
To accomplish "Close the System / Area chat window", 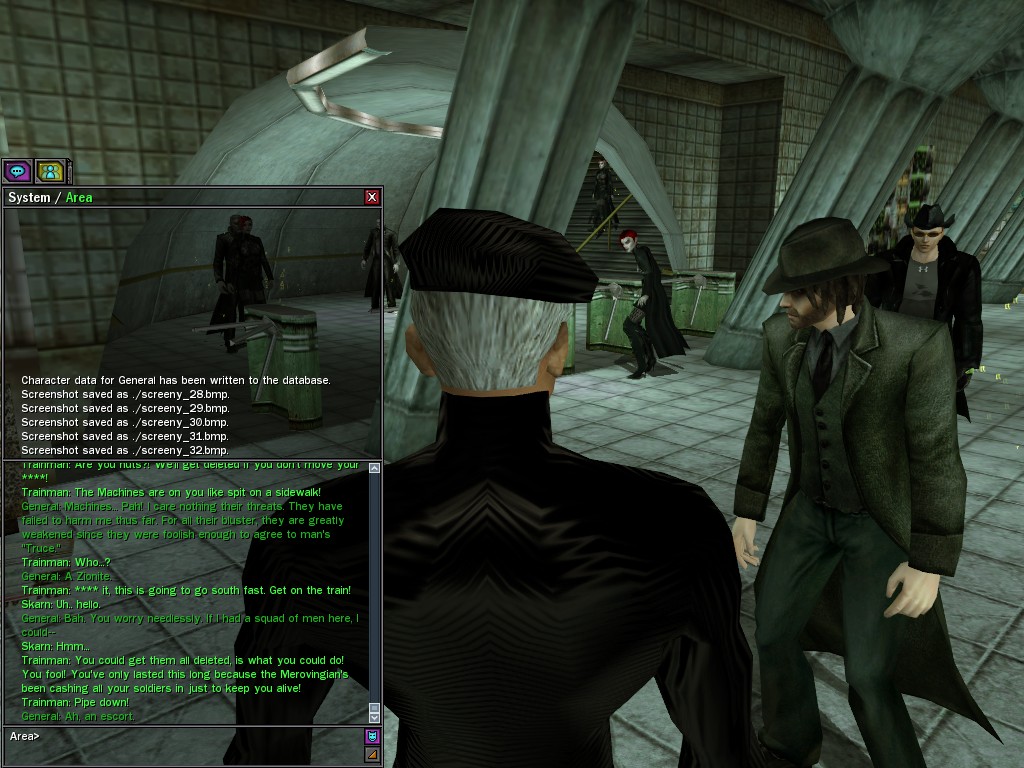I will coord(372,197).
